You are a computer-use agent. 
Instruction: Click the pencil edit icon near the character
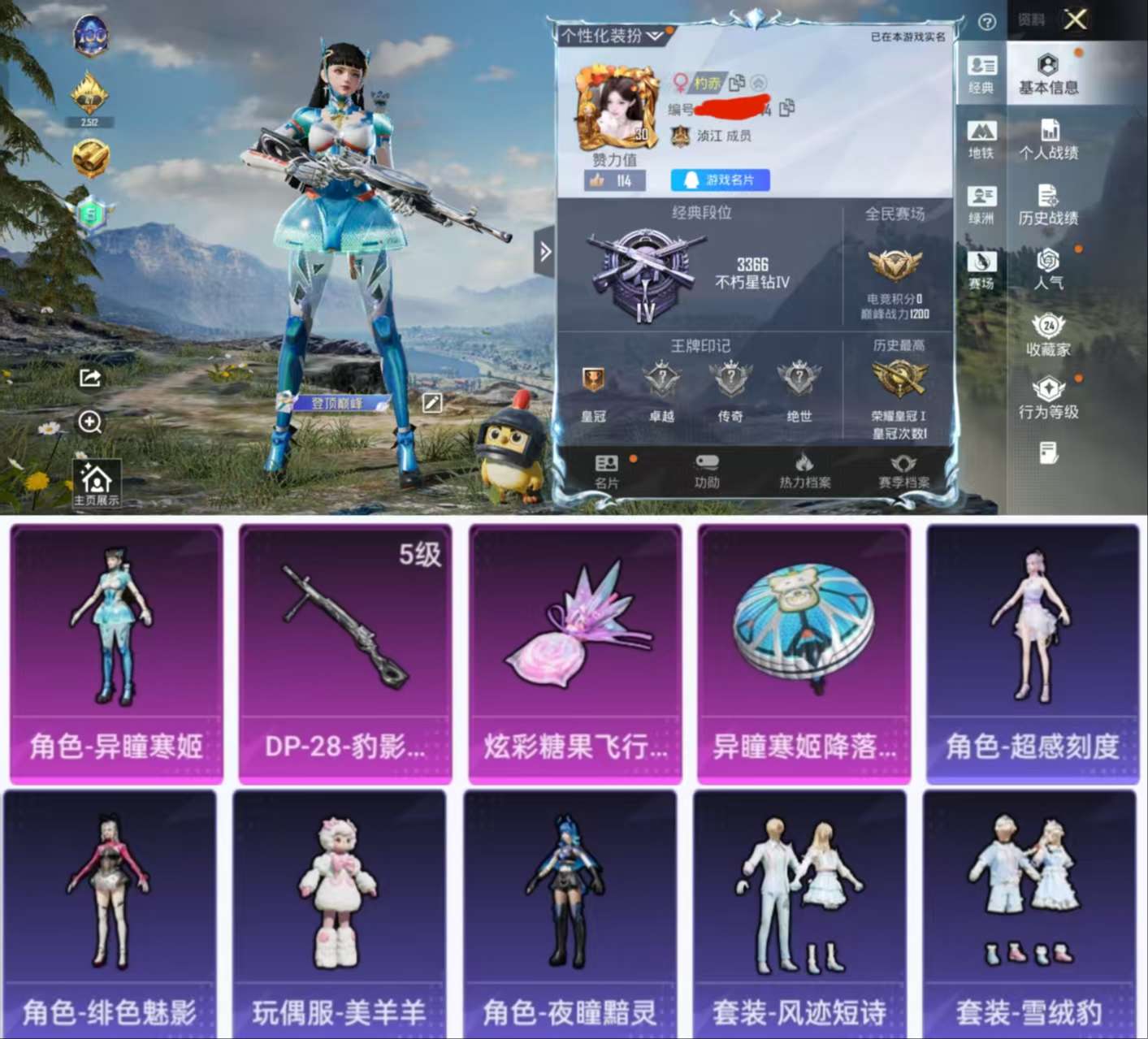(434, 404)
